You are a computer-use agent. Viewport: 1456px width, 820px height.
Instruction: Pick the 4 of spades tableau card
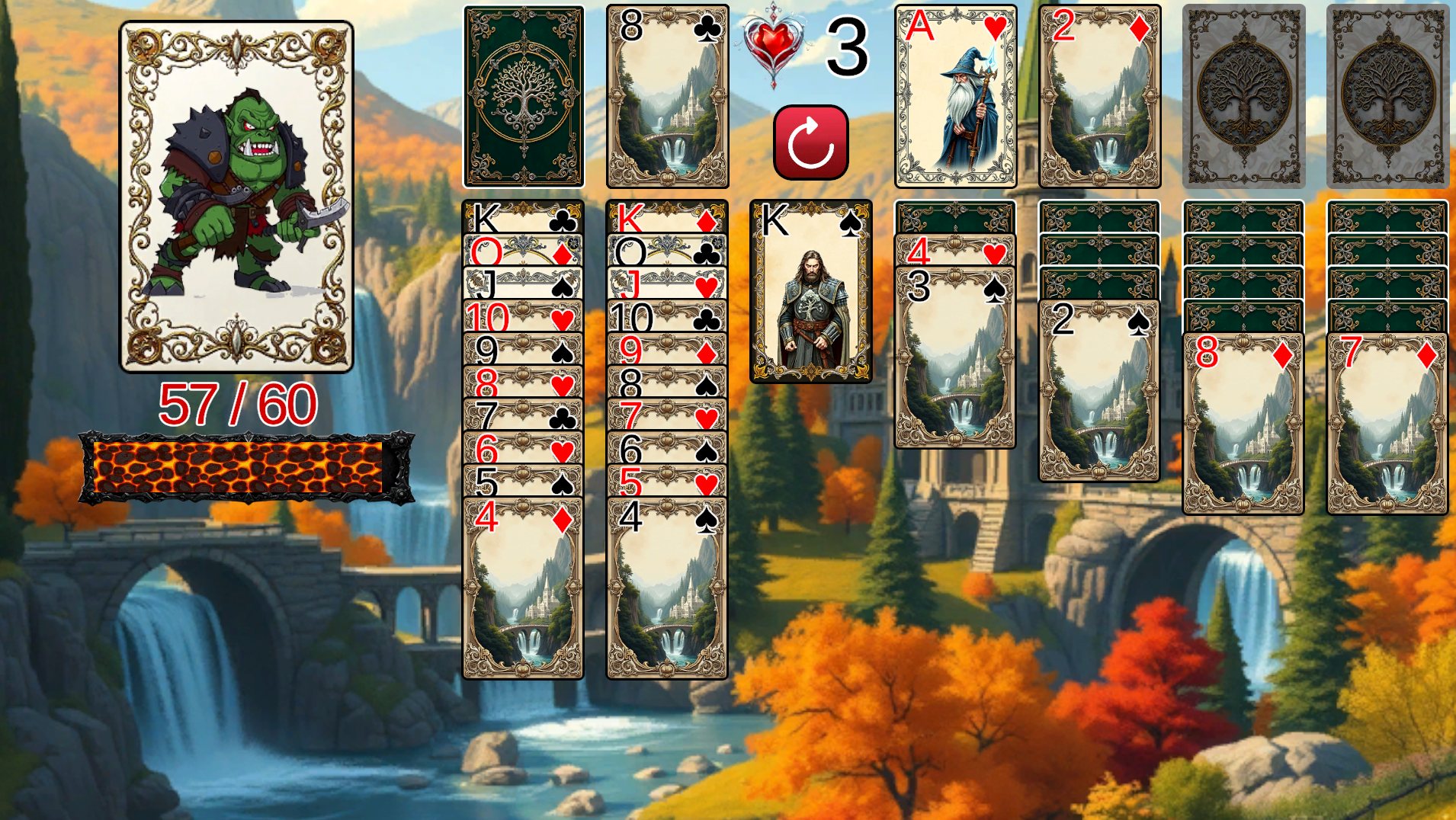(x=667, y=587)
